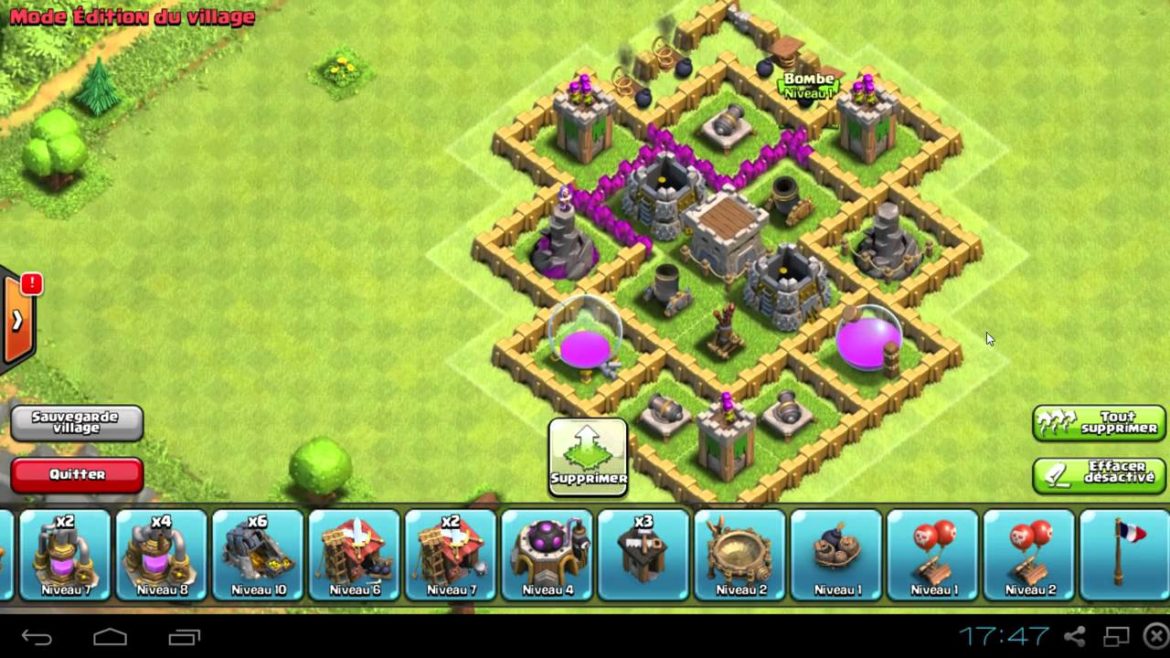
Task: Toggle the Effacer désactivé eraser button
Action: 1098,474
